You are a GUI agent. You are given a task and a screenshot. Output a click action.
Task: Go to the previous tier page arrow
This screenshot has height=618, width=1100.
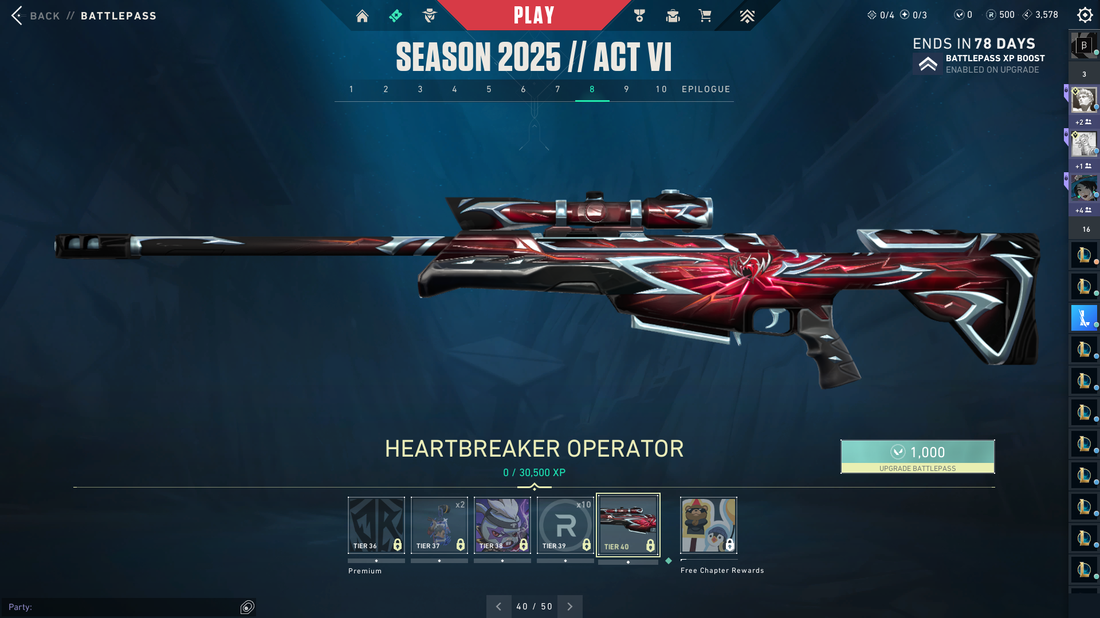tap(500, 606)
